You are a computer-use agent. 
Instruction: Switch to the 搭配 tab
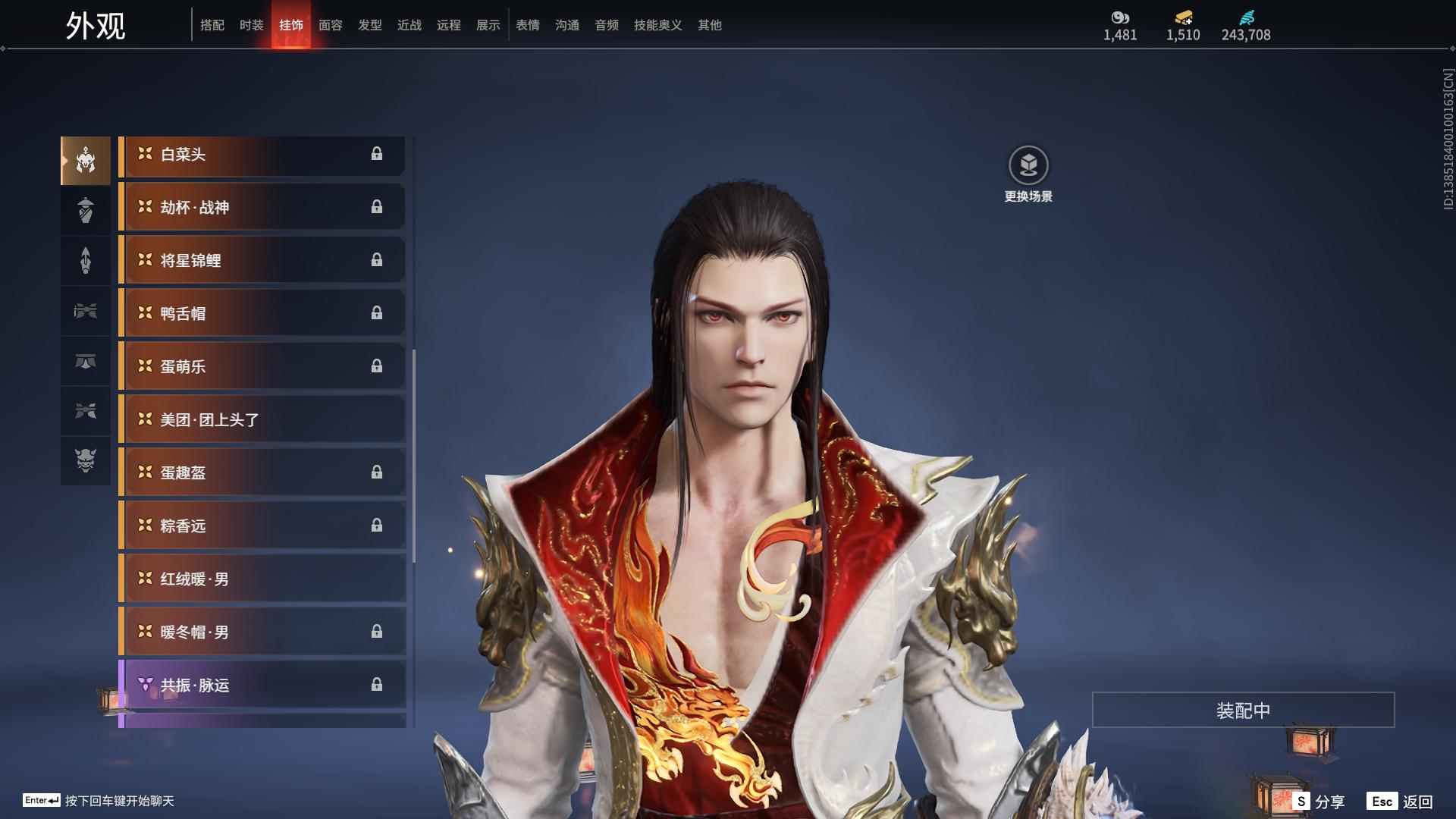212,25
